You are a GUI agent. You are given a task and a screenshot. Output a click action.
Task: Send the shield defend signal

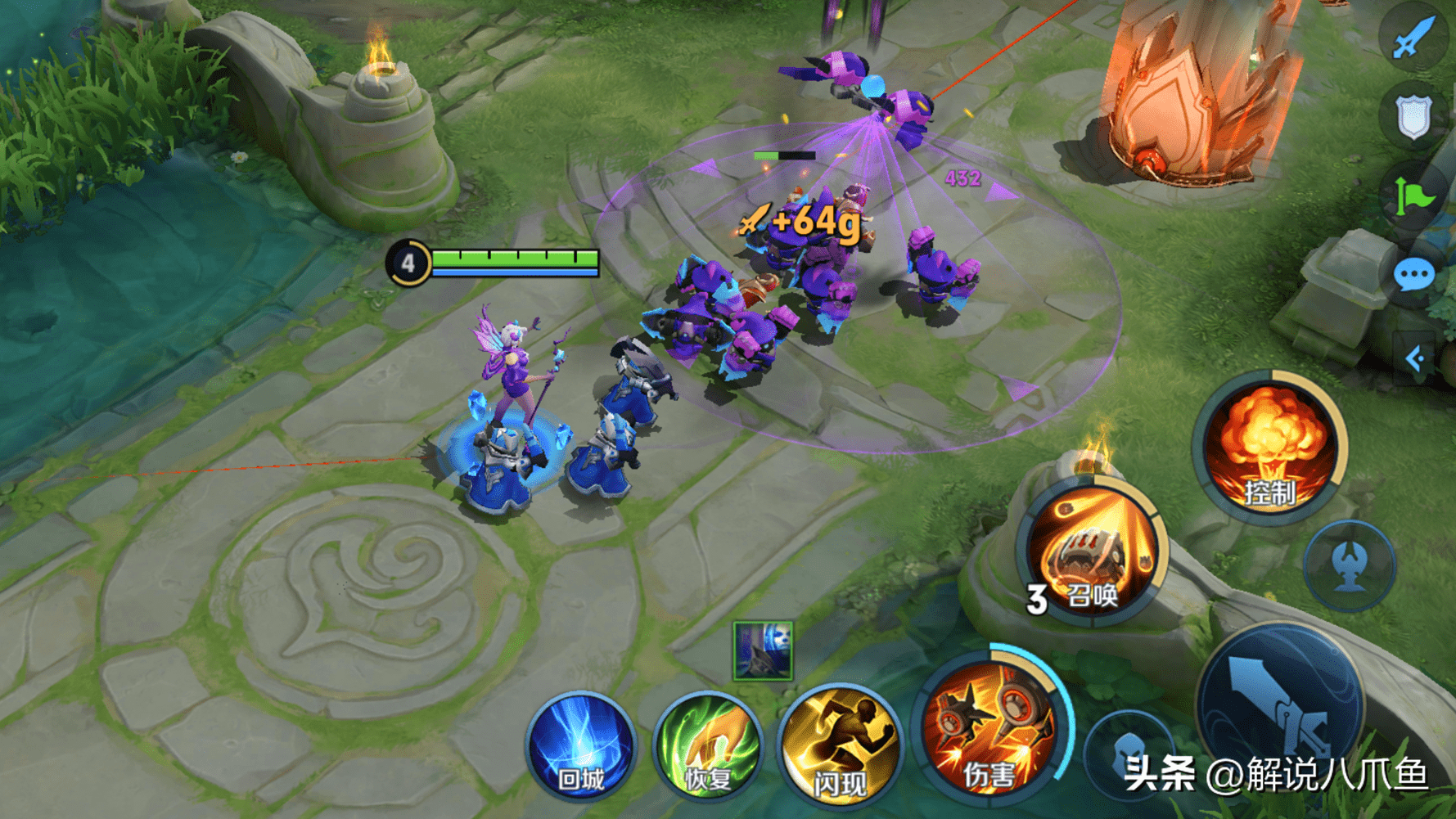point(1413,117)
